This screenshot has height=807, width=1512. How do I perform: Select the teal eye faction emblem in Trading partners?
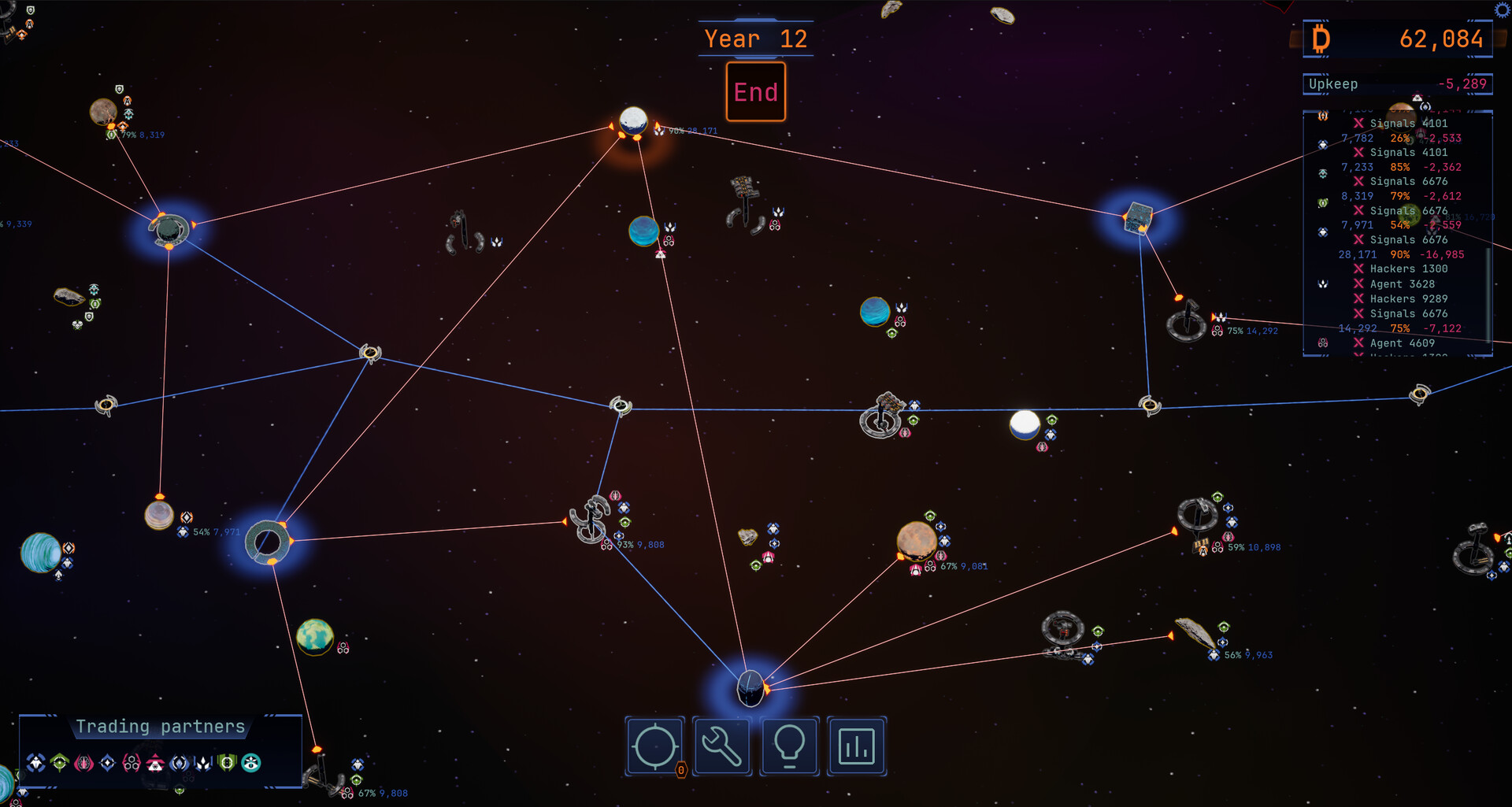click(x=251, y=761)
